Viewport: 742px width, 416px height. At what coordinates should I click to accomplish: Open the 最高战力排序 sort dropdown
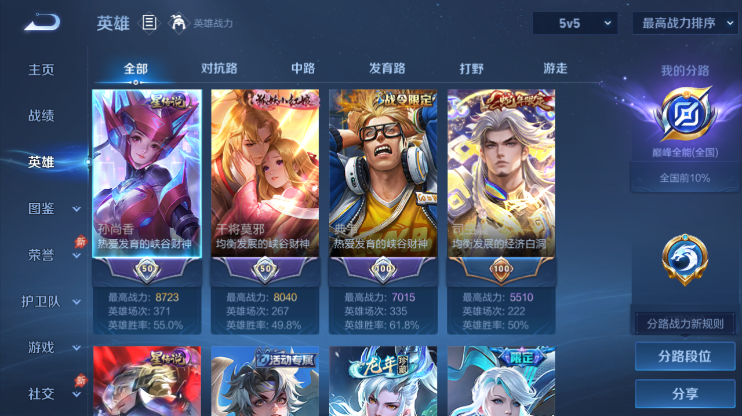point(685,23)
